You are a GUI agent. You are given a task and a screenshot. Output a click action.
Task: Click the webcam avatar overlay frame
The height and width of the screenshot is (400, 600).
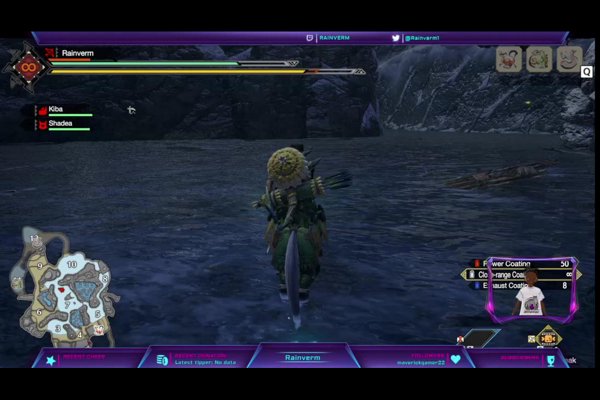click(x=529, y=292)
